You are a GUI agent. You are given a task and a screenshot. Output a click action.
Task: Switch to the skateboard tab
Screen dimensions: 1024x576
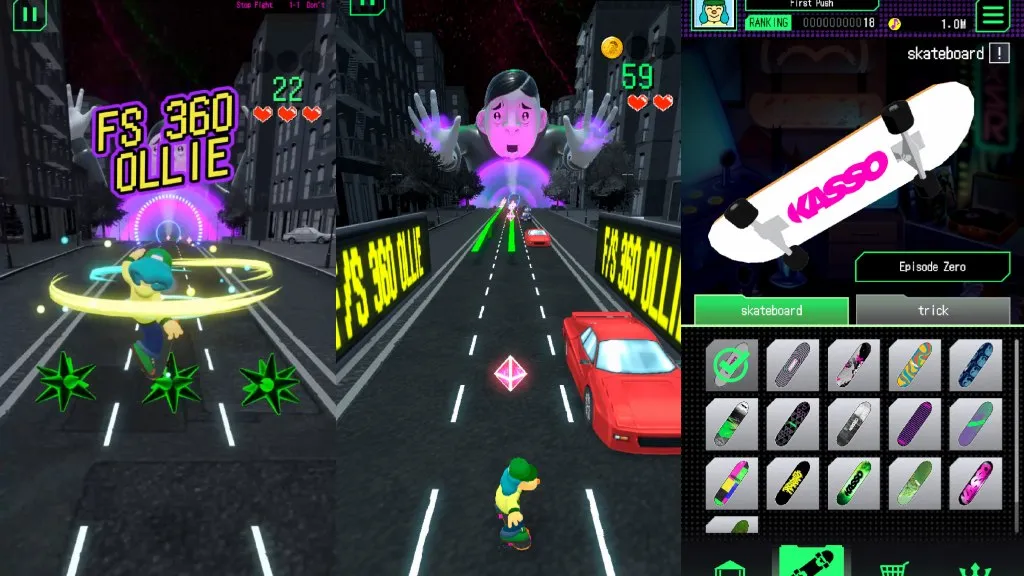(x=771, y=311)
